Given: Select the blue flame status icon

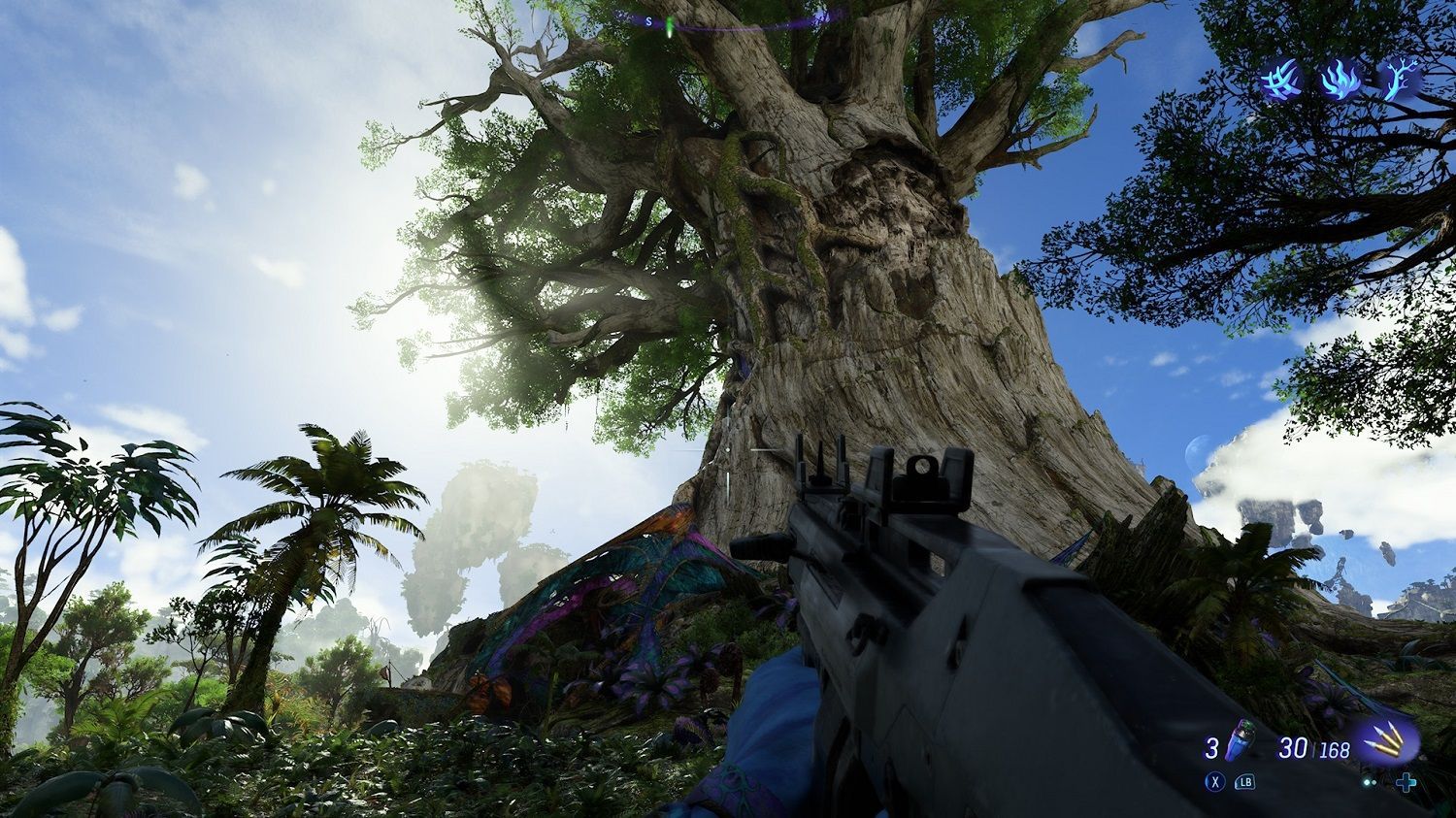Looking at the screenshot, I should coord(1340,78).
